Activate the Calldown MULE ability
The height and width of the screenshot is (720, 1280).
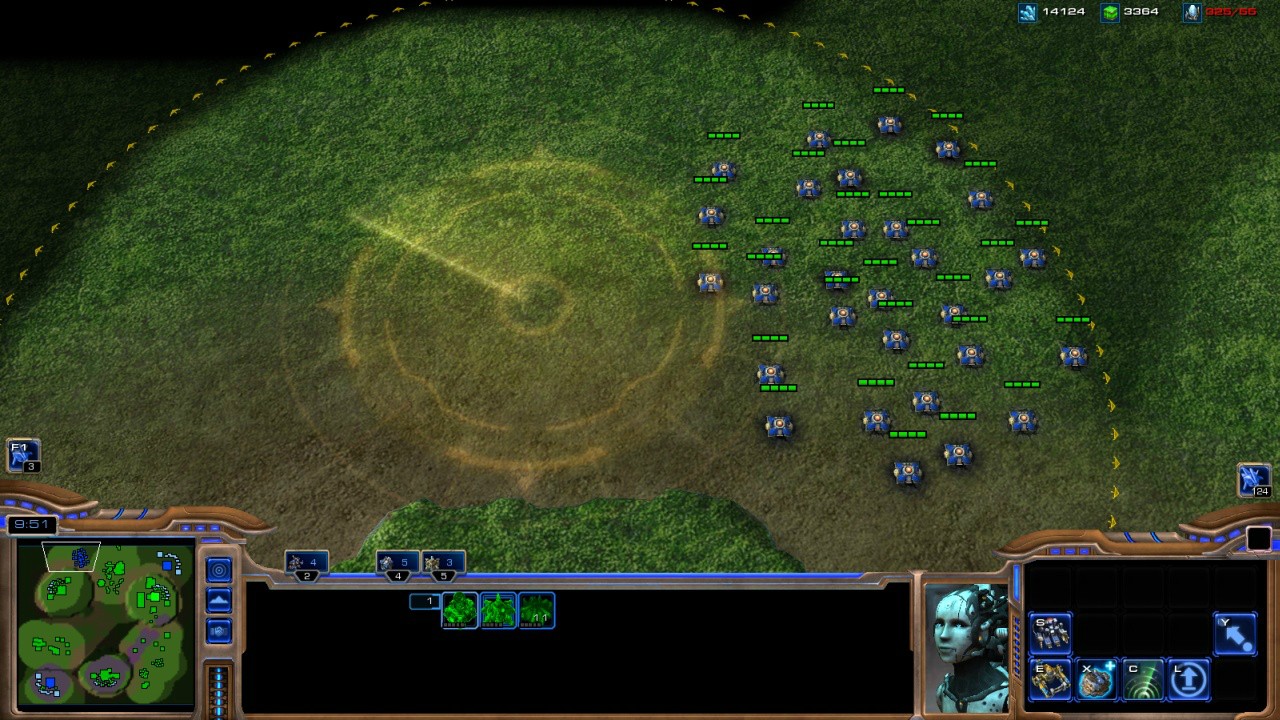pyautogui.click(x=1050, y=680)
